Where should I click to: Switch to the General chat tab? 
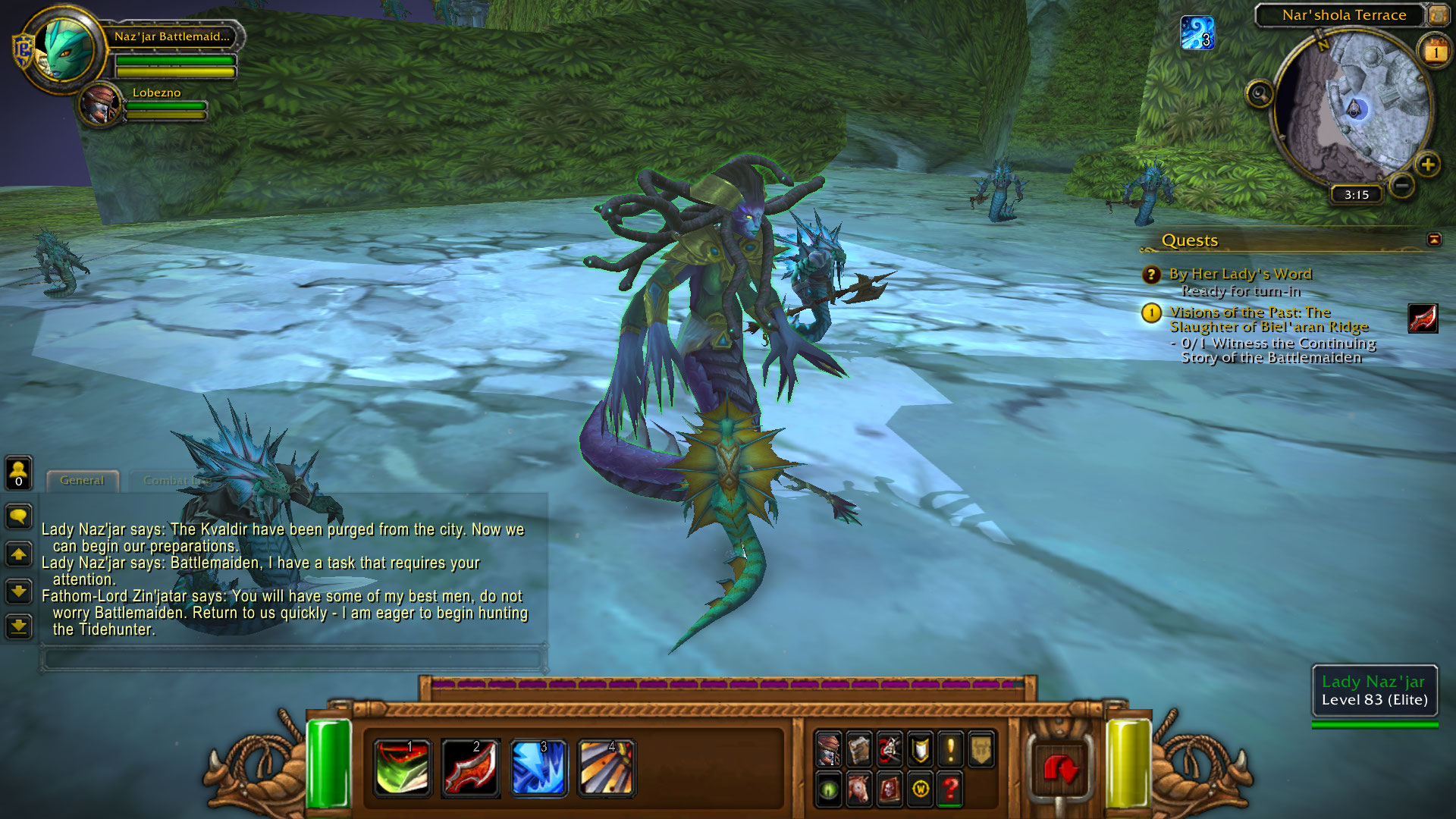pyautogui.click(x=82, y=481)
